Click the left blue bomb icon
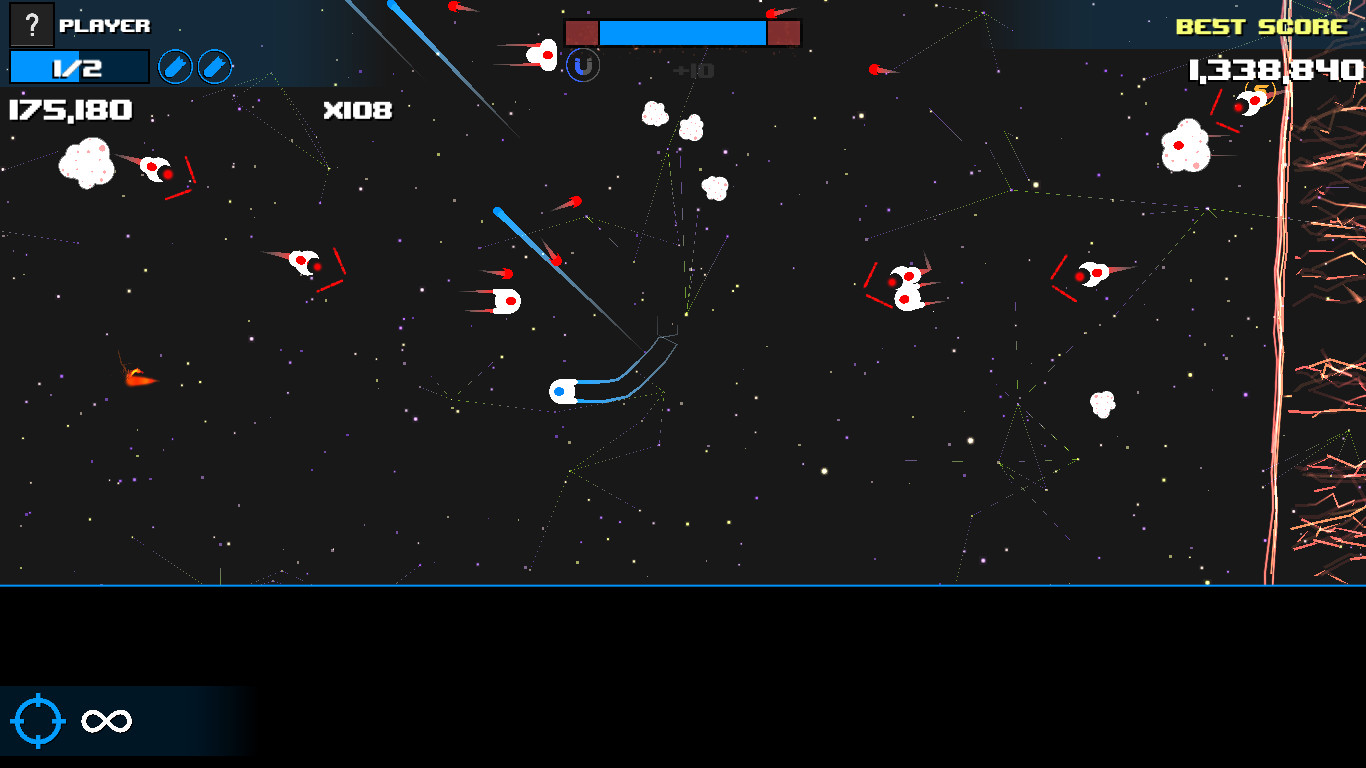The image size is (1366, 768). [x=177, y=67]
